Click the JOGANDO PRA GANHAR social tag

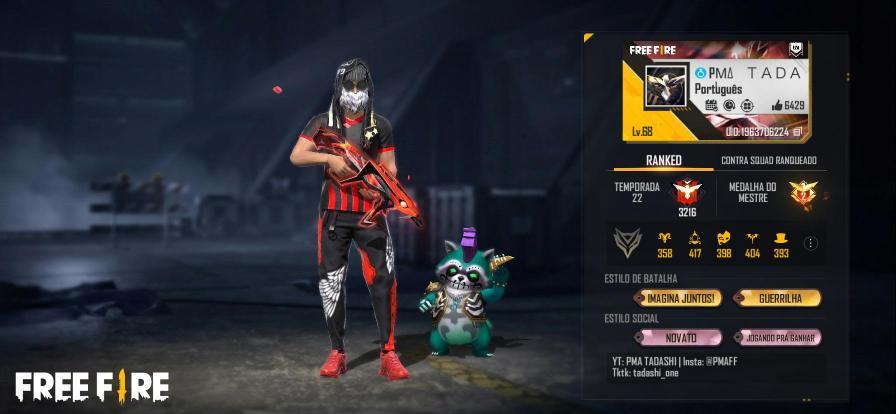tap(776, 338)
